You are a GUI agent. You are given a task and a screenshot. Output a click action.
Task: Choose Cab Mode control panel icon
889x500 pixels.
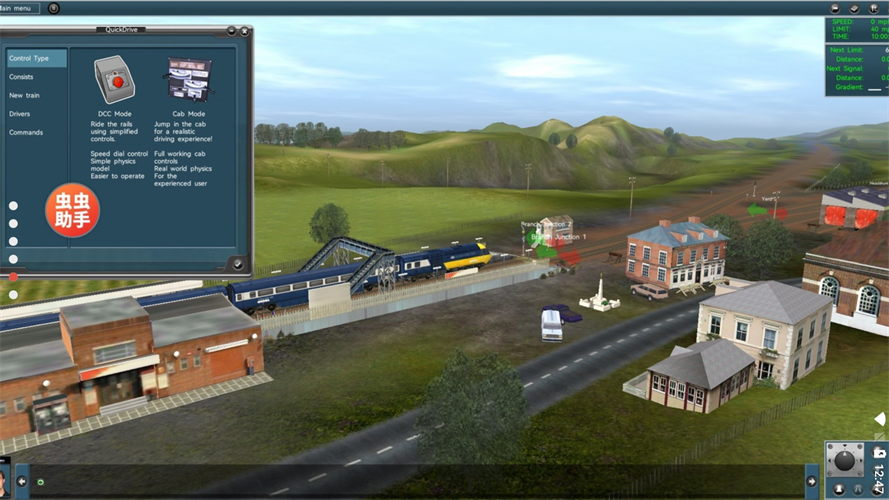click(189, 79)
